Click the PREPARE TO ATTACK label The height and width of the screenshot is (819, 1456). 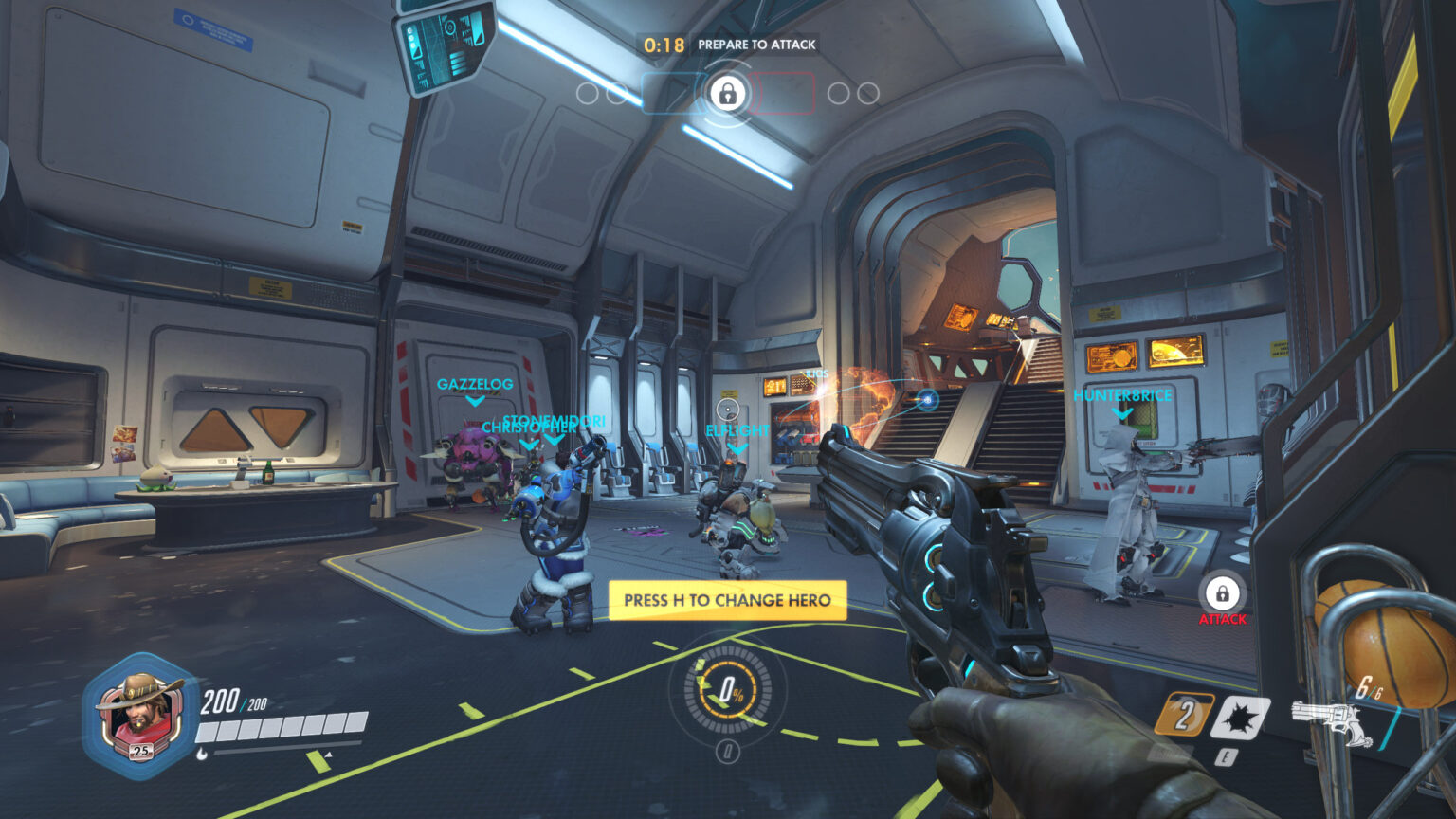(x=757, y=44)
